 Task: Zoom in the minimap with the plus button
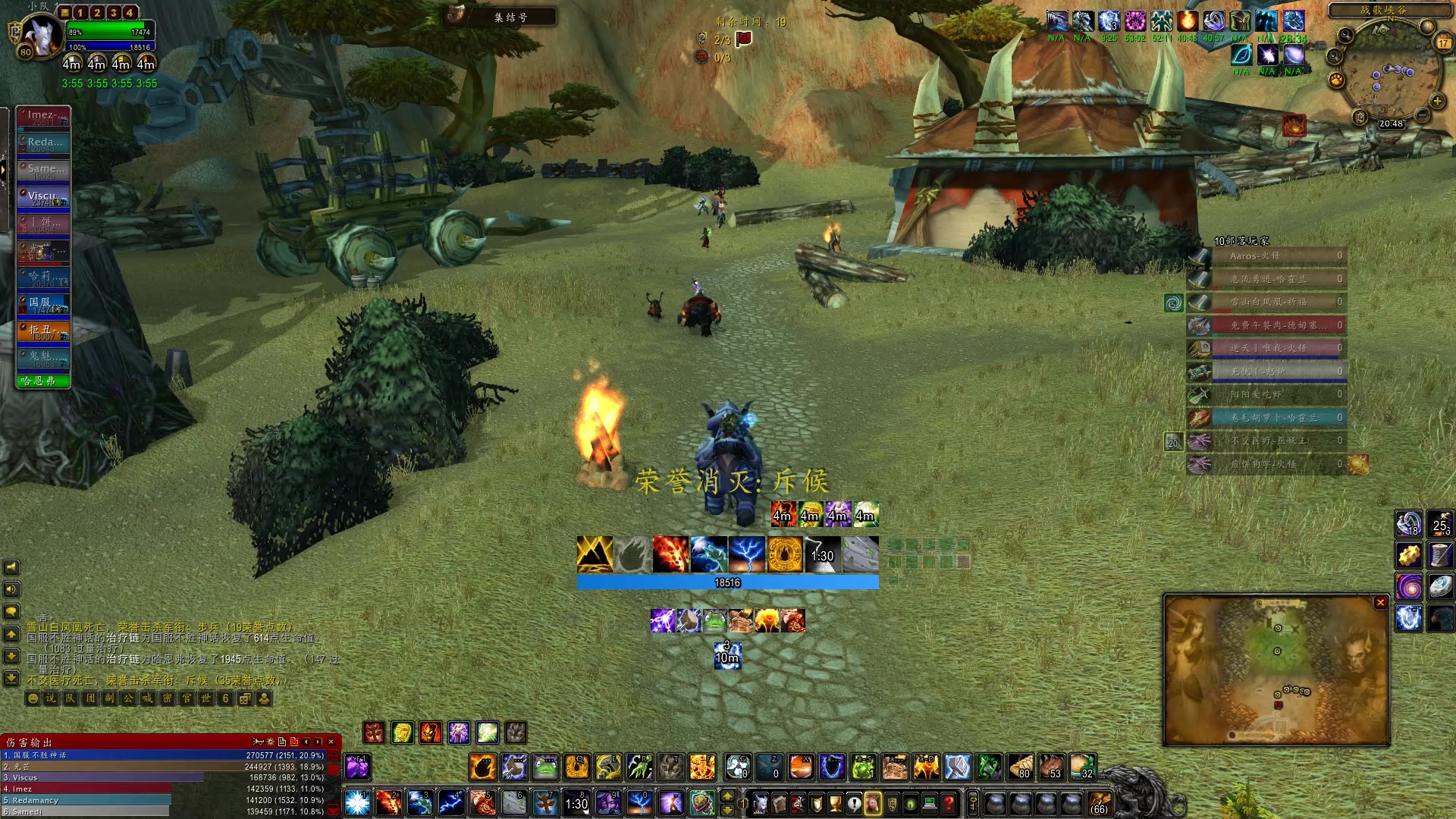click(x=1436, y=100)
